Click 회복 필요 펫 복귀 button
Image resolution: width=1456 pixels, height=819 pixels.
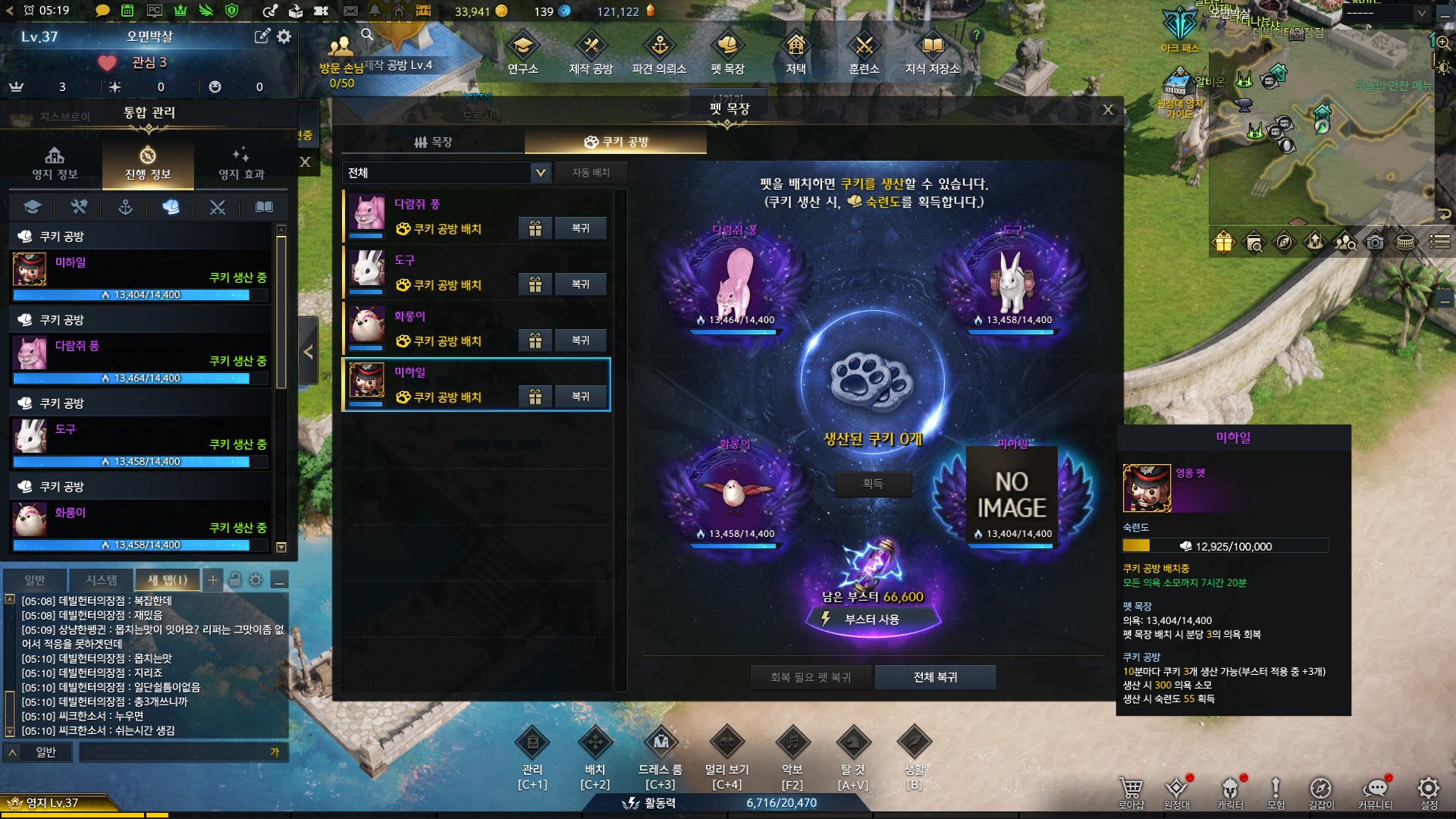coord(811,677)
